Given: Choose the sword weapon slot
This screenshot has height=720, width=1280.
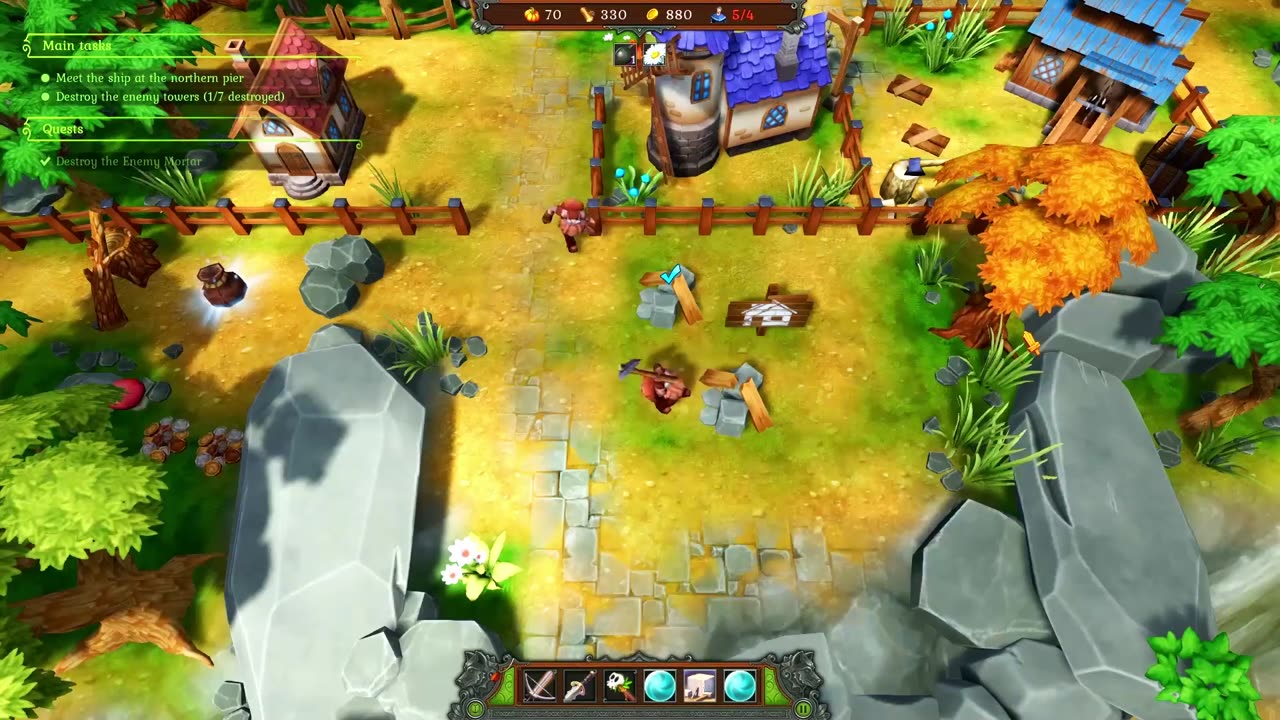Looking at the screenshot, I should [x=580, y=687].
